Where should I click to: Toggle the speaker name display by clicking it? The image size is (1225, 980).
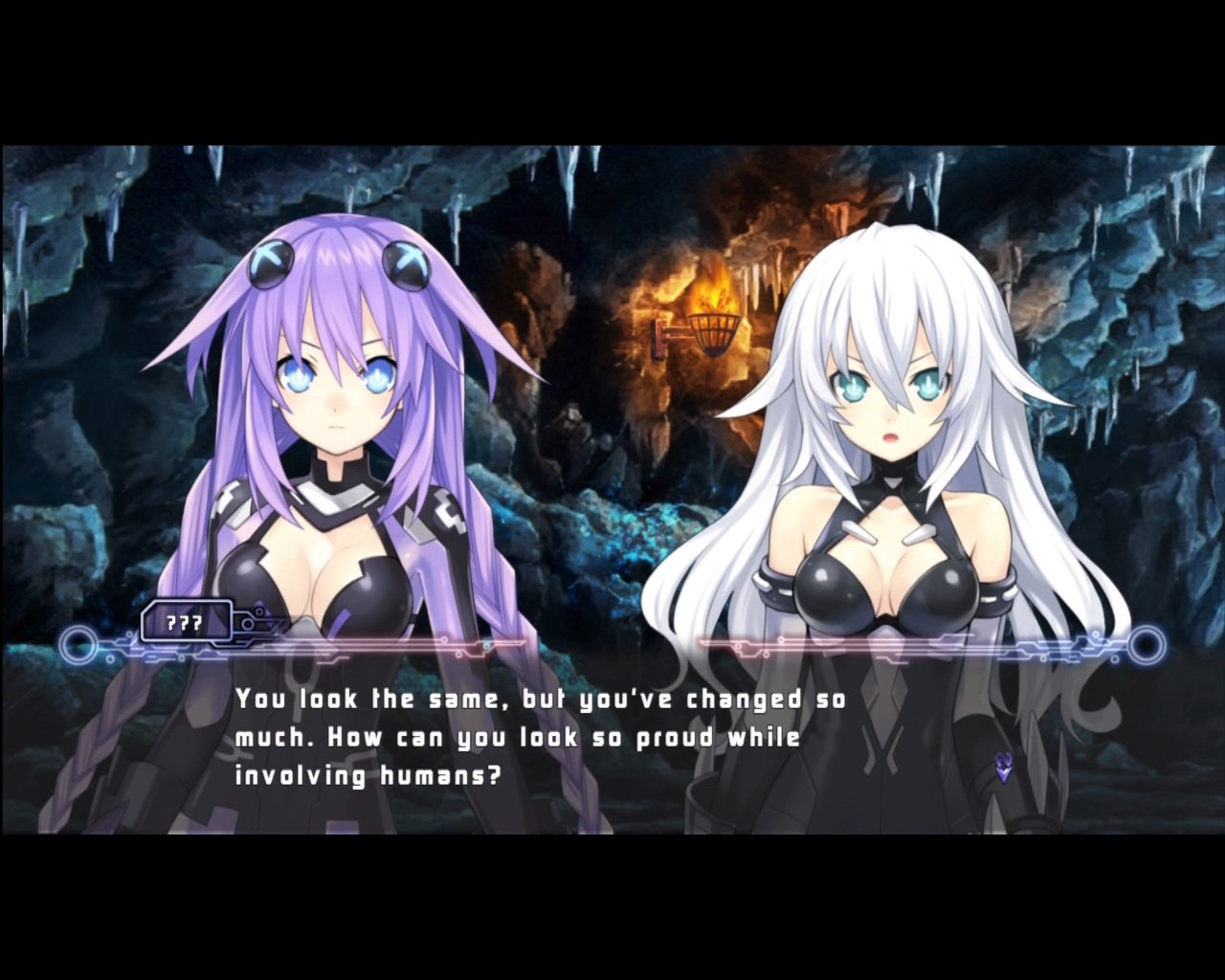(187, 624)
